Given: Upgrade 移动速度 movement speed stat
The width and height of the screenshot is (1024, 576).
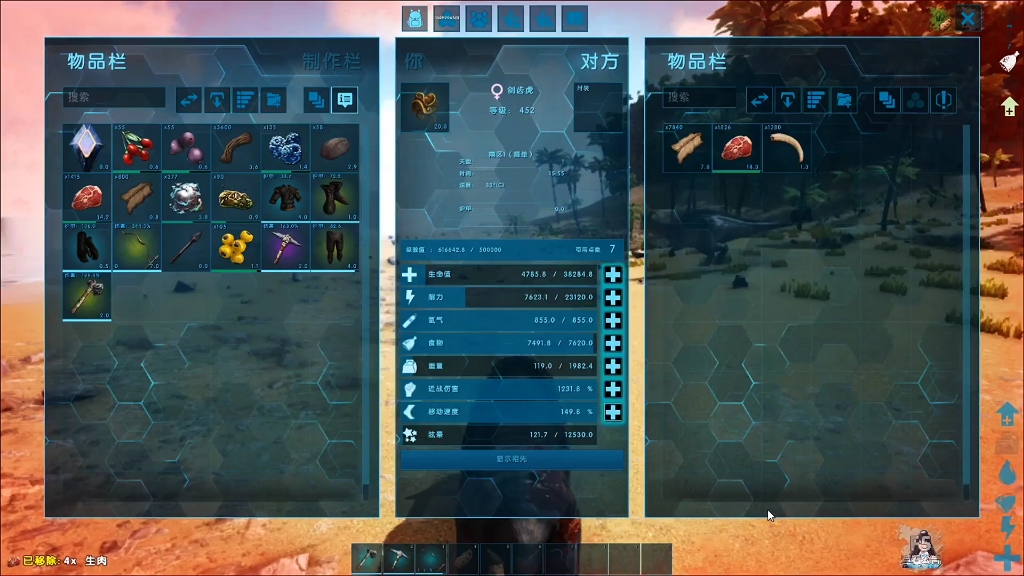Looking at the screenshot, I should tap(613, 411).
